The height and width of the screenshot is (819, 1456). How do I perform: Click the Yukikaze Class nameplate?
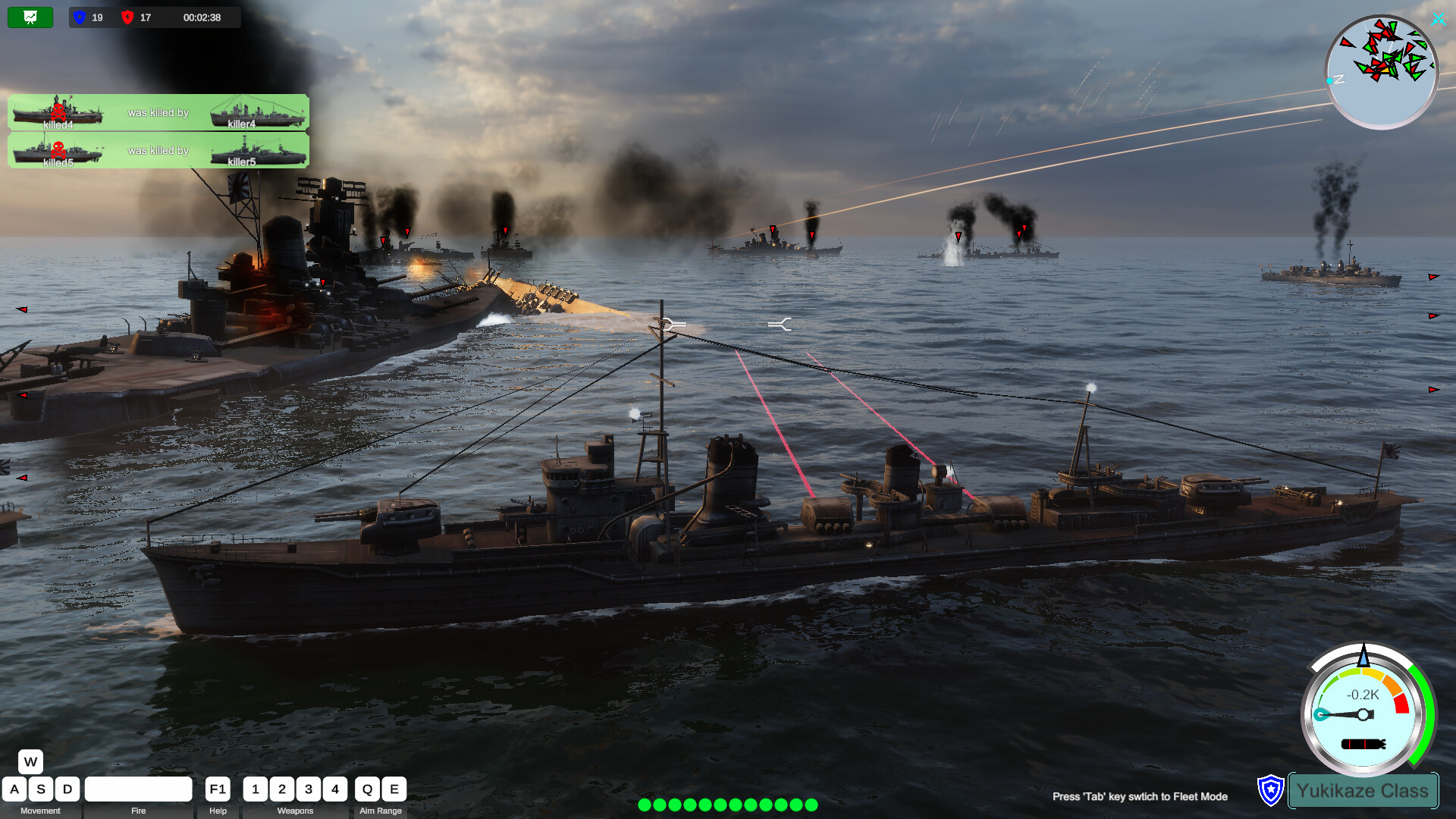[x=1363, y=791]
